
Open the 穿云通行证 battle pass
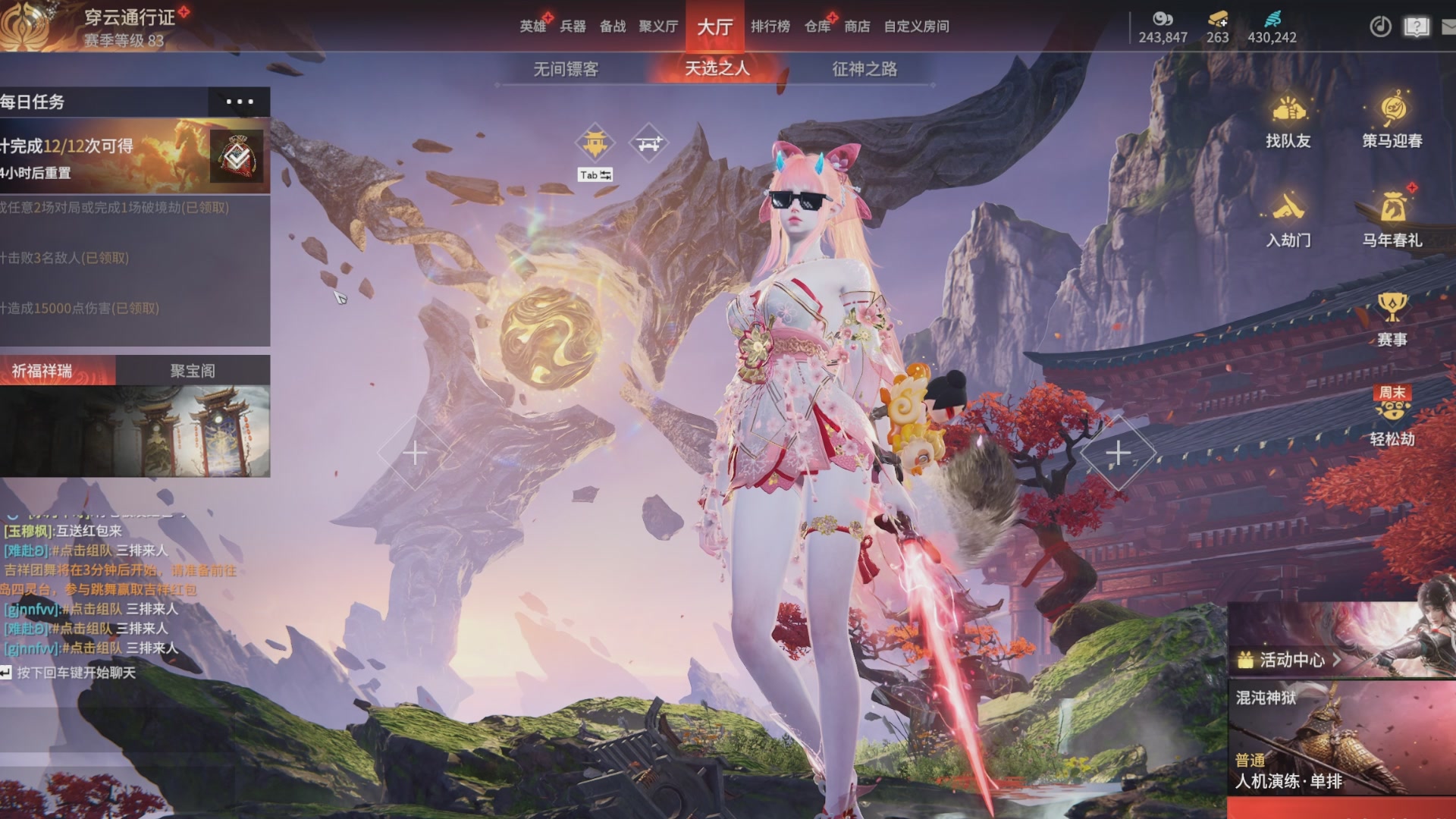(129, 17)
